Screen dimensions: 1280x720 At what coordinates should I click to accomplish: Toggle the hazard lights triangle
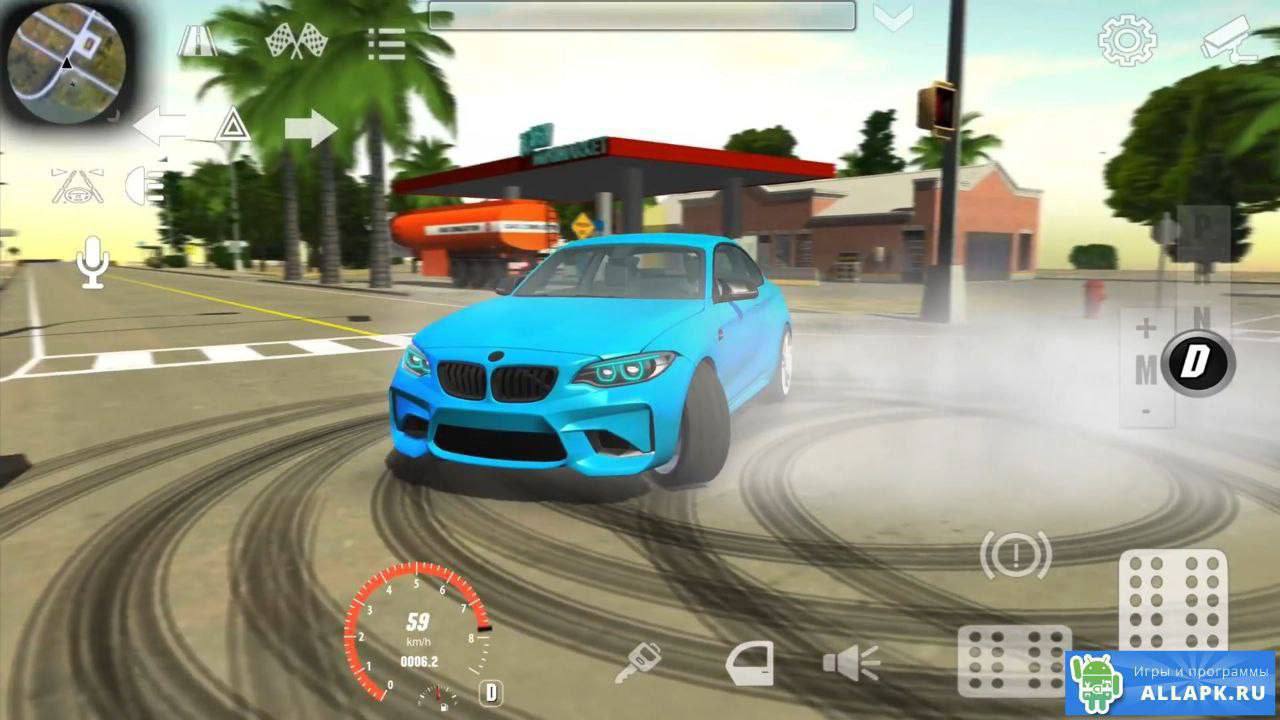coord(233,126)
